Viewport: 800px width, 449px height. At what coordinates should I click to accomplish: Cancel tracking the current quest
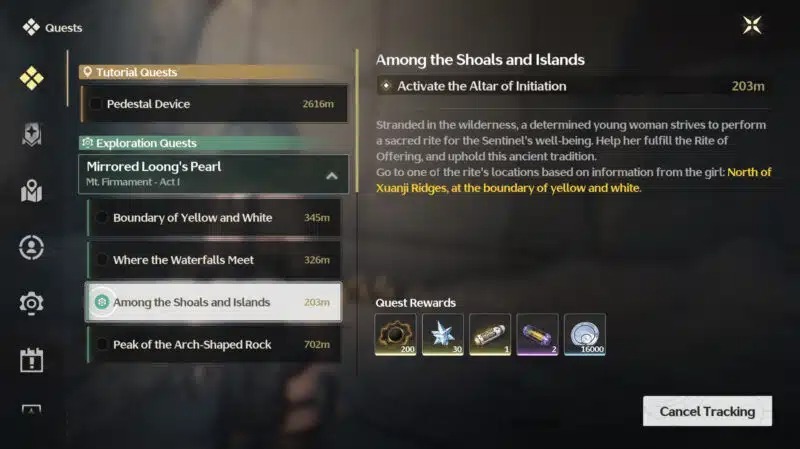pyautogui.click(x=707, y=411)
